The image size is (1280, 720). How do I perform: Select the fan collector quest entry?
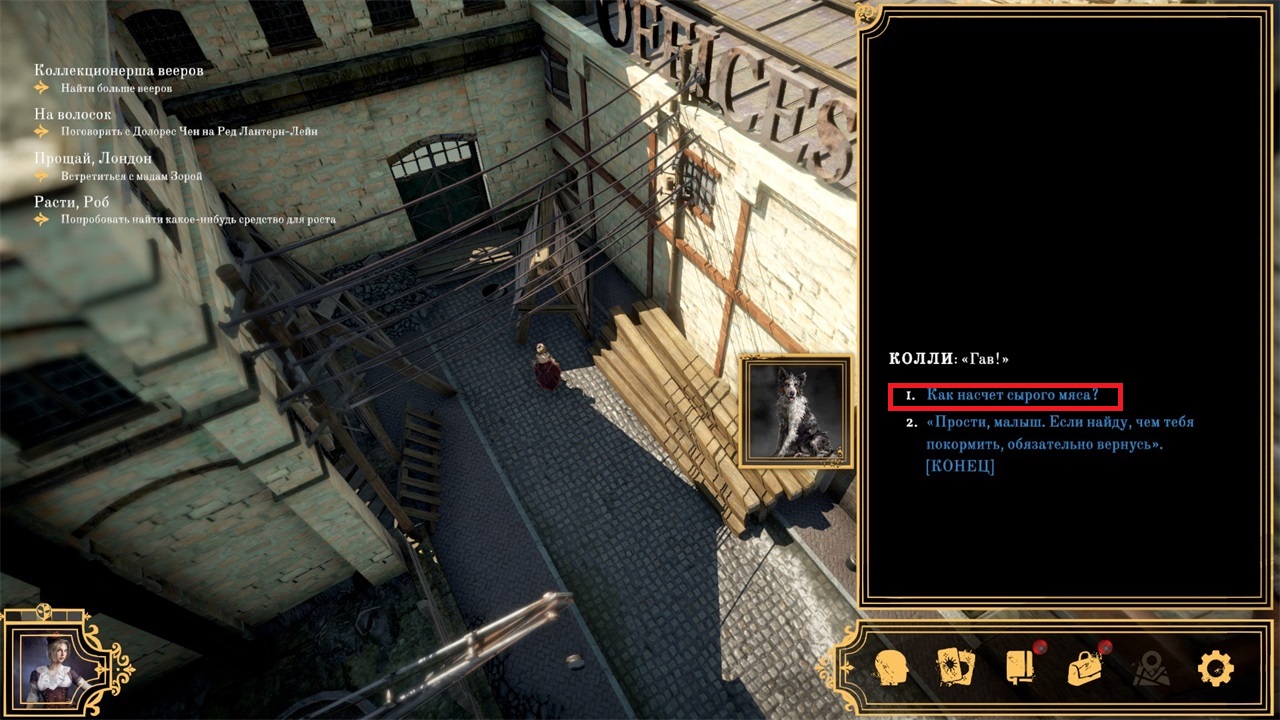[x=118, y=71]
